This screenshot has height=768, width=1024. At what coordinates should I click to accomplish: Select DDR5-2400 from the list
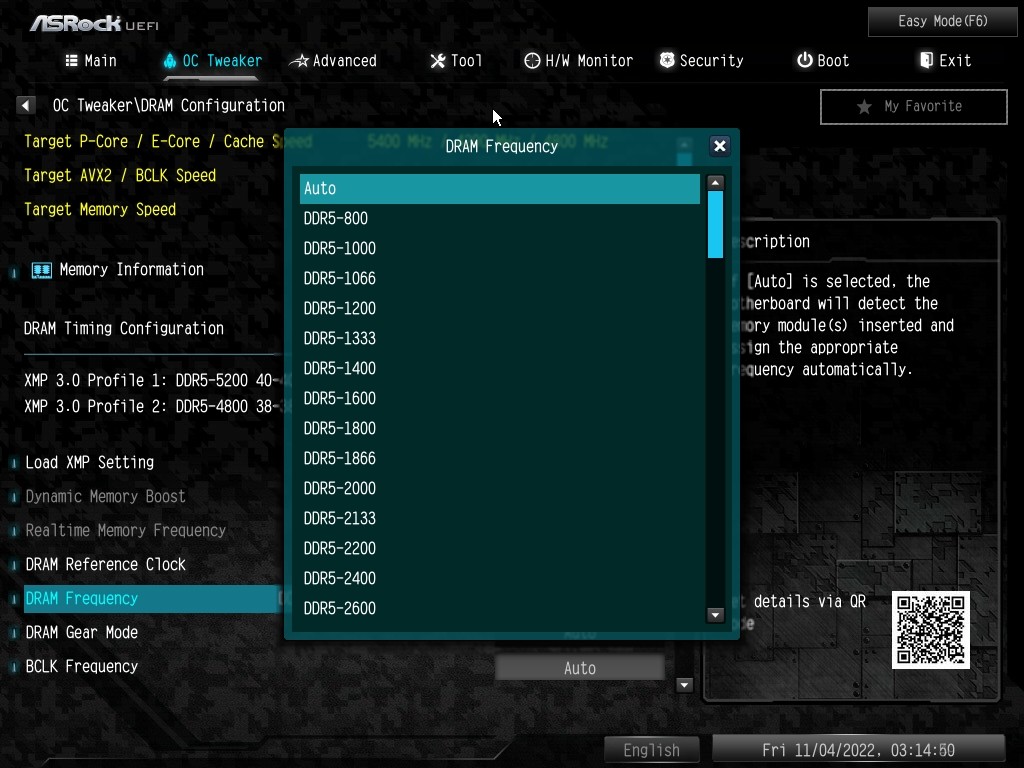499,579
